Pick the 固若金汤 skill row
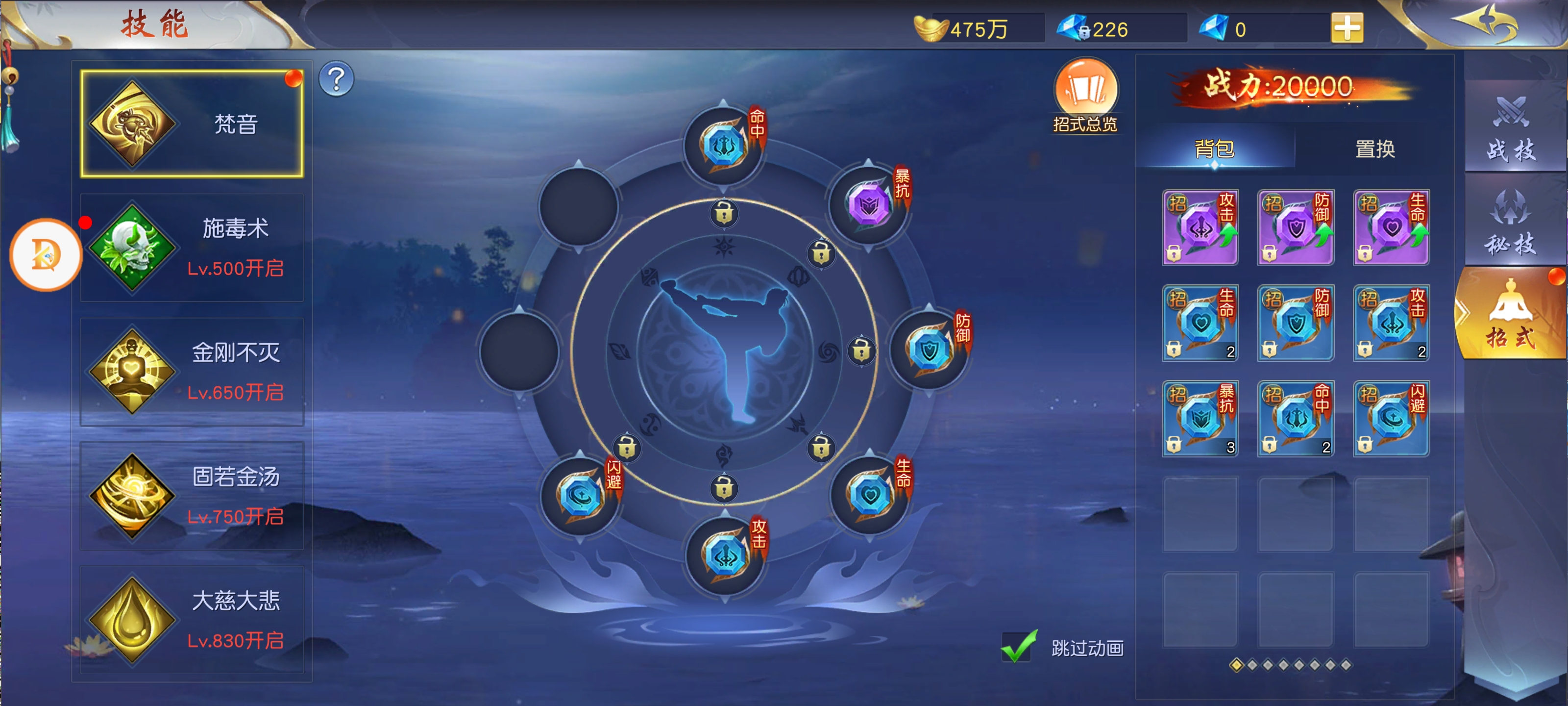 point(192,496)
